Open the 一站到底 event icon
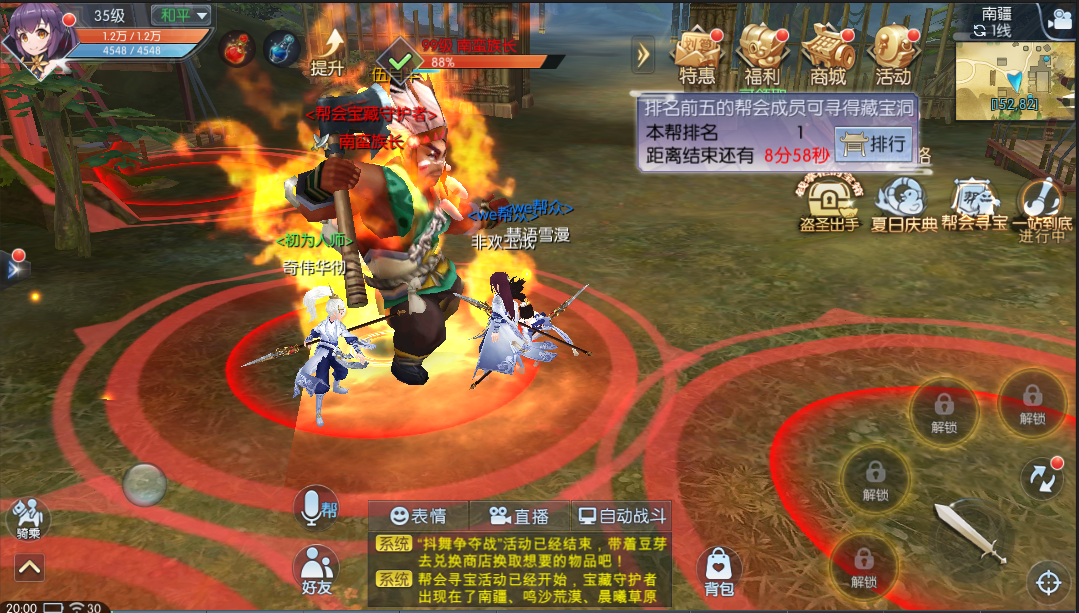This screenshot has width=1079, height=613. [x=1042, y=204]
